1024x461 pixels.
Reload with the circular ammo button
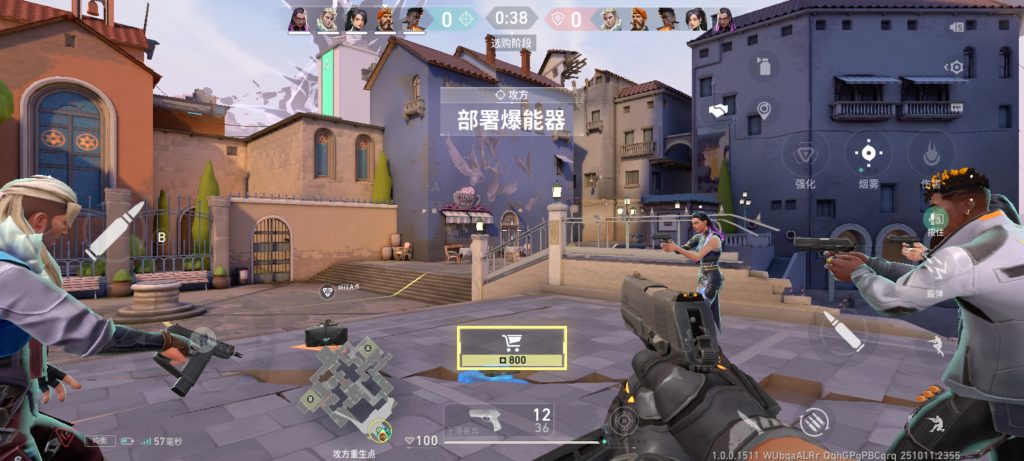(814, 421)
